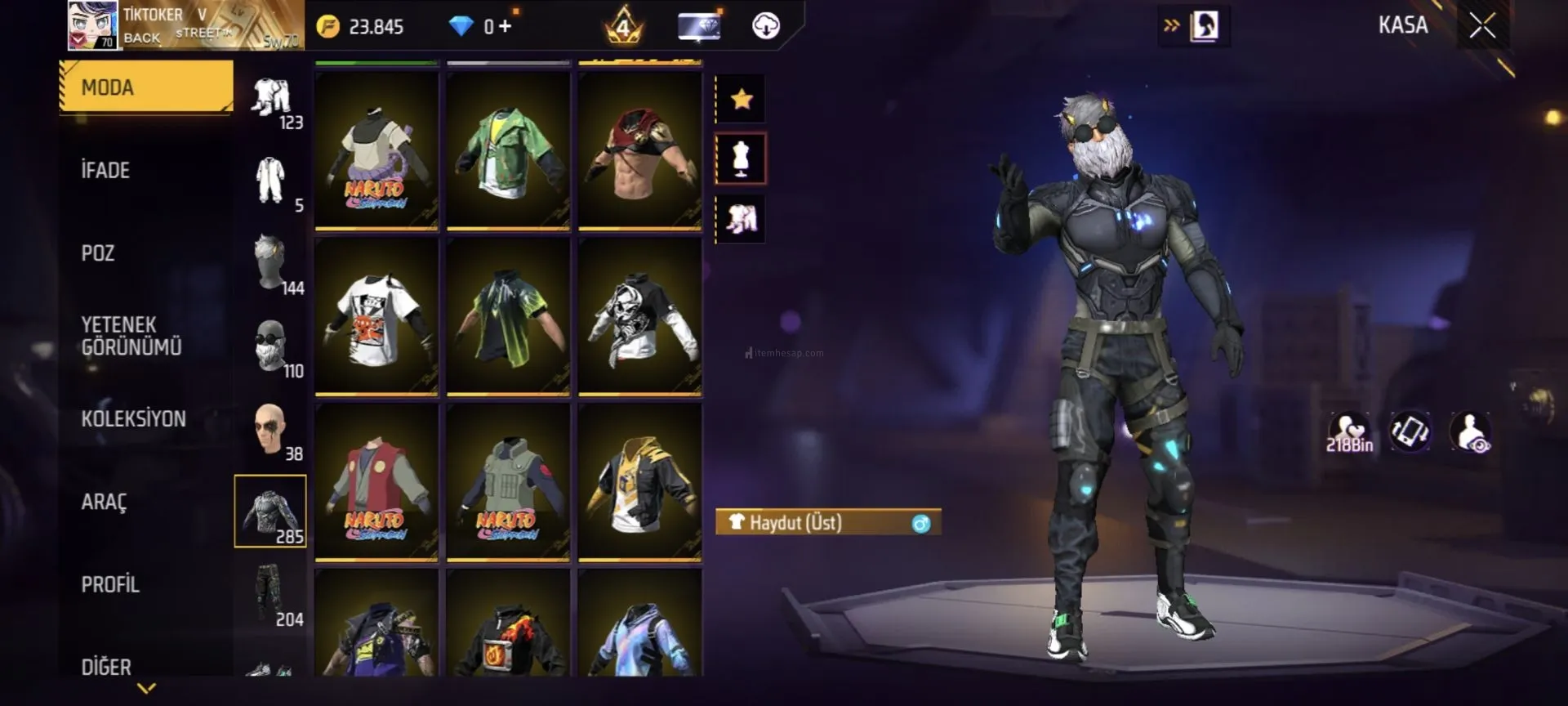Select the black and yellow jacket
Viewport: 1568px width, 706px height.
click(639, 482)
